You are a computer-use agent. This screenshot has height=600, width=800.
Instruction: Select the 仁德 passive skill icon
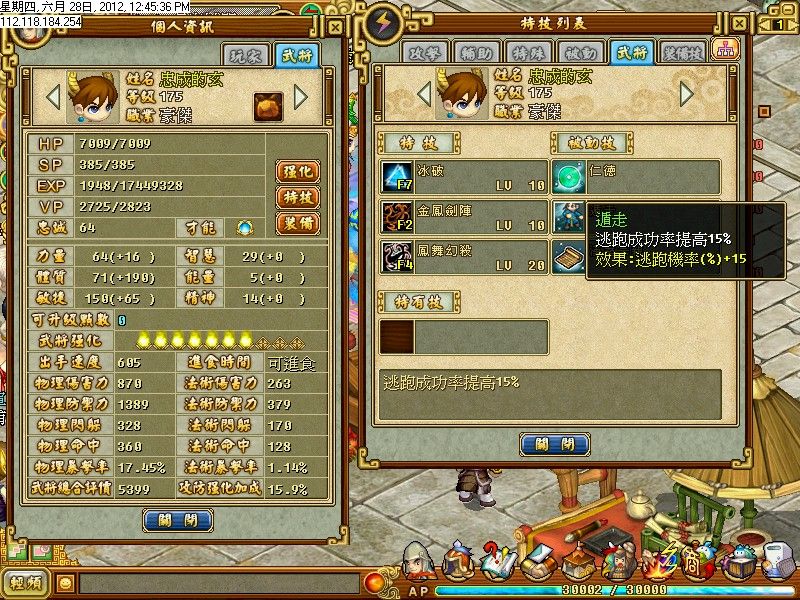tap(570, 177)
